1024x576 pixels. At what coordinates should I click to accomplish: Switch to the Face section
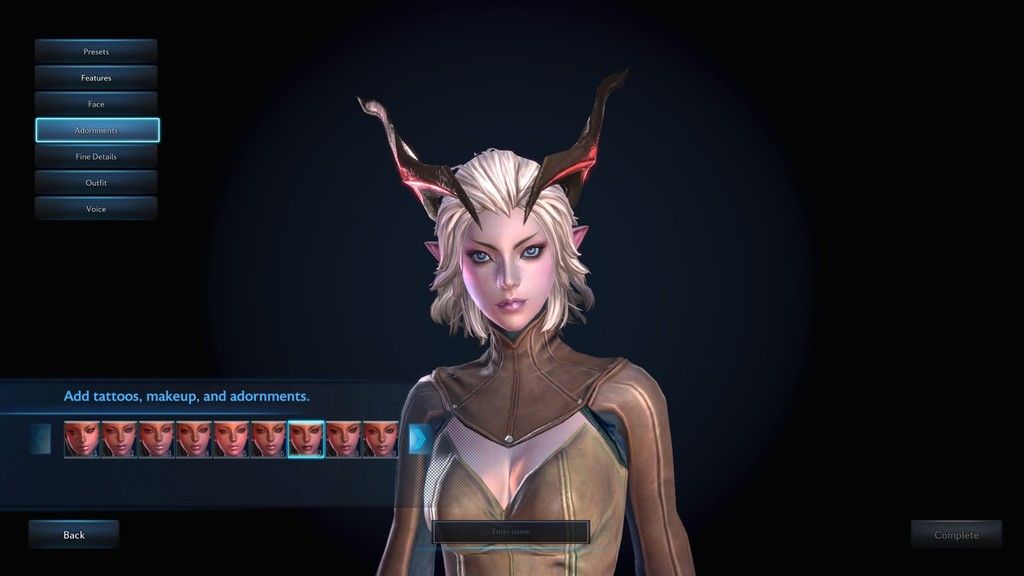coord(96,104)
